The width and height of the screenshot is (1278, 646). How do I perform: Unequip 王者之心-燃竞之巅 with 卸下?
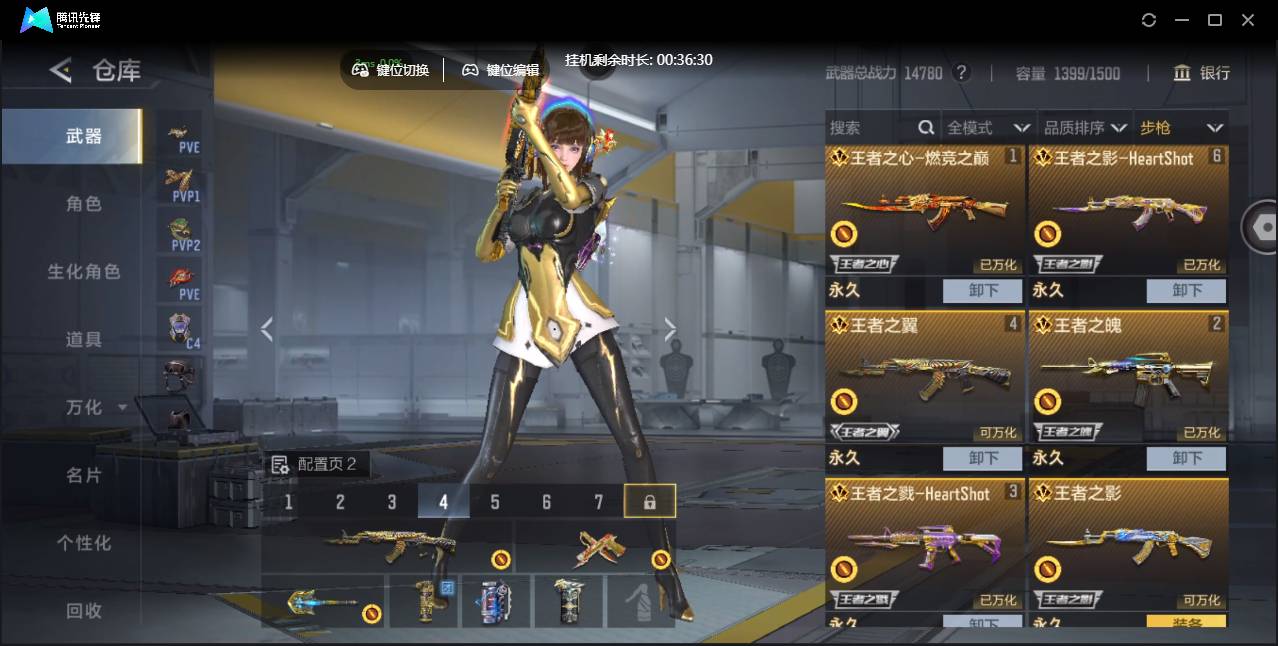(983, 291)
